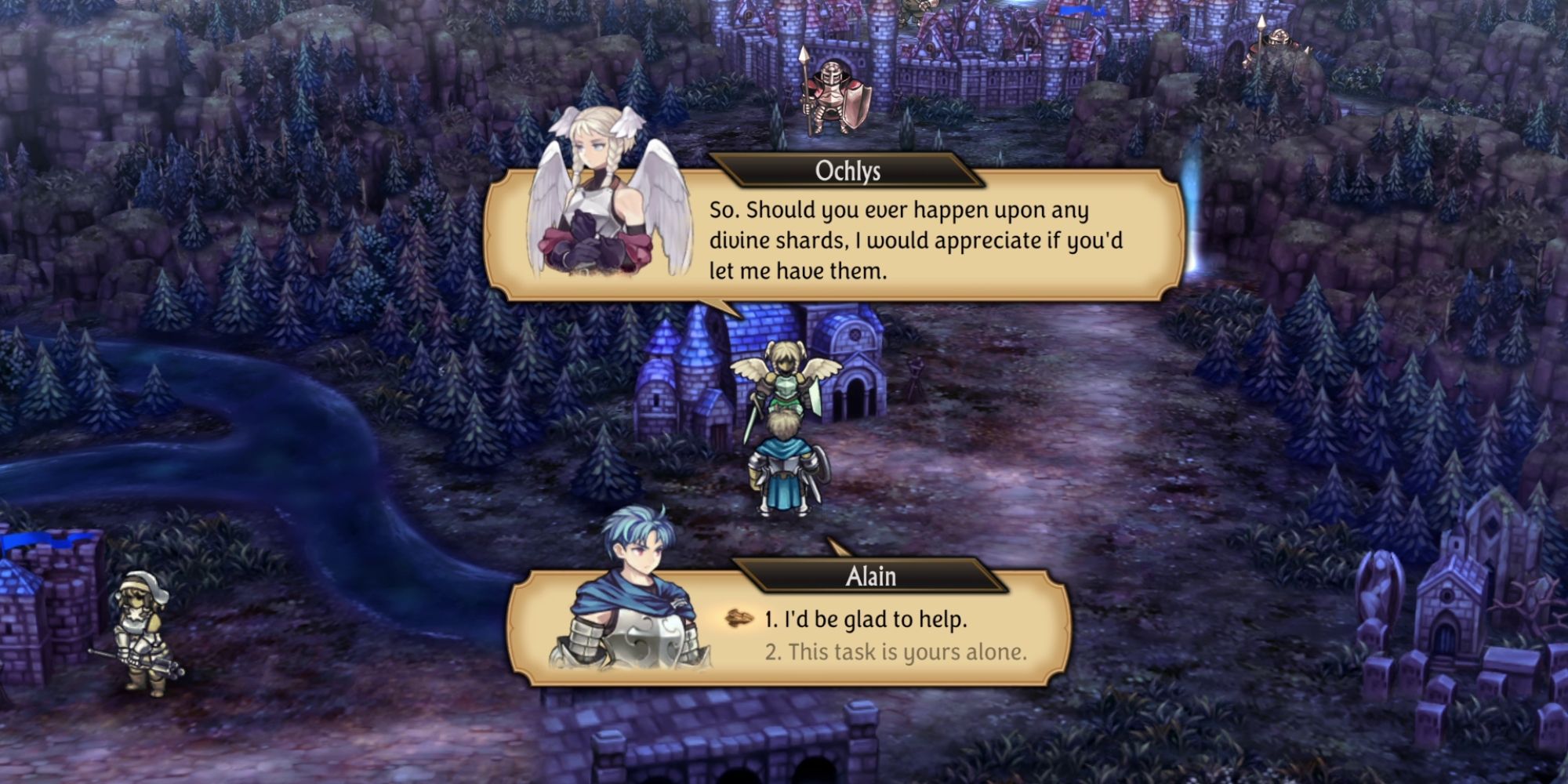Select "This task is yours alone." option
This screenshot has height=784, width=1568.
pos(895,652)
